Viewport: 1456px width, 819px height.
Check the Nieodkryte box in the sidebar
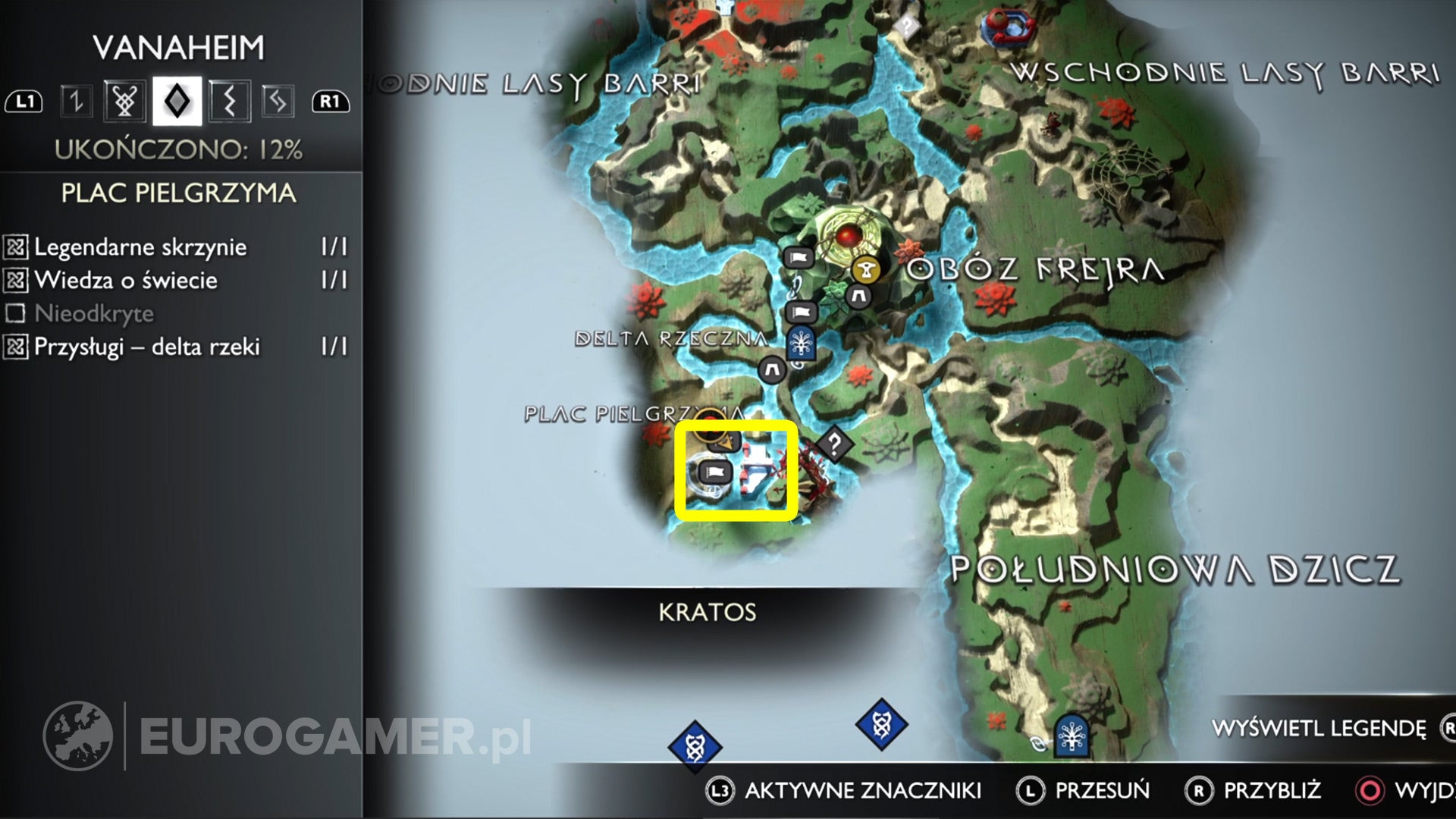(15, 312)
